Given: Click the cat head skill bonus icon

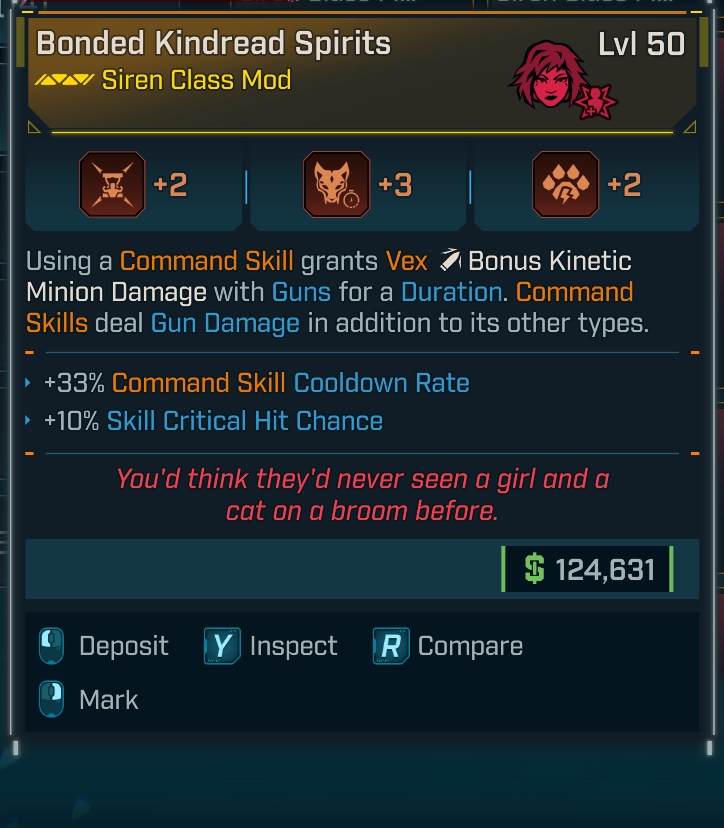Looking at the screenshot, I should click(x=335, y=185).
